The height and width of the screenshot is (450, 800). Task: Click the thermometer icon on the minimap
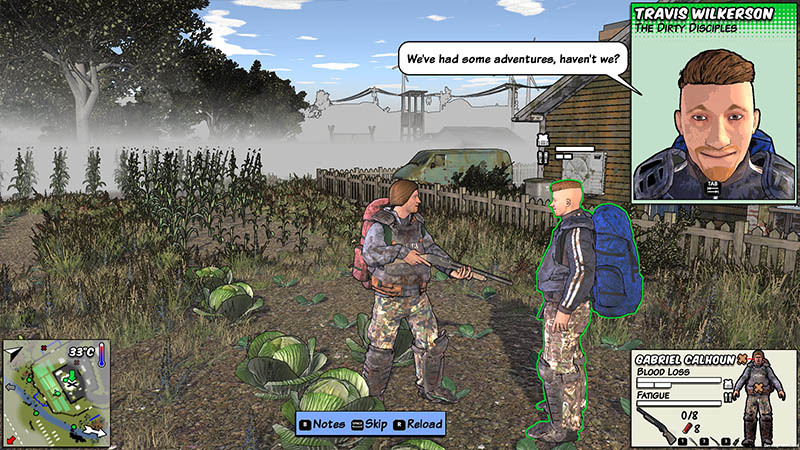pyautogui.click(x=102, y=353)
